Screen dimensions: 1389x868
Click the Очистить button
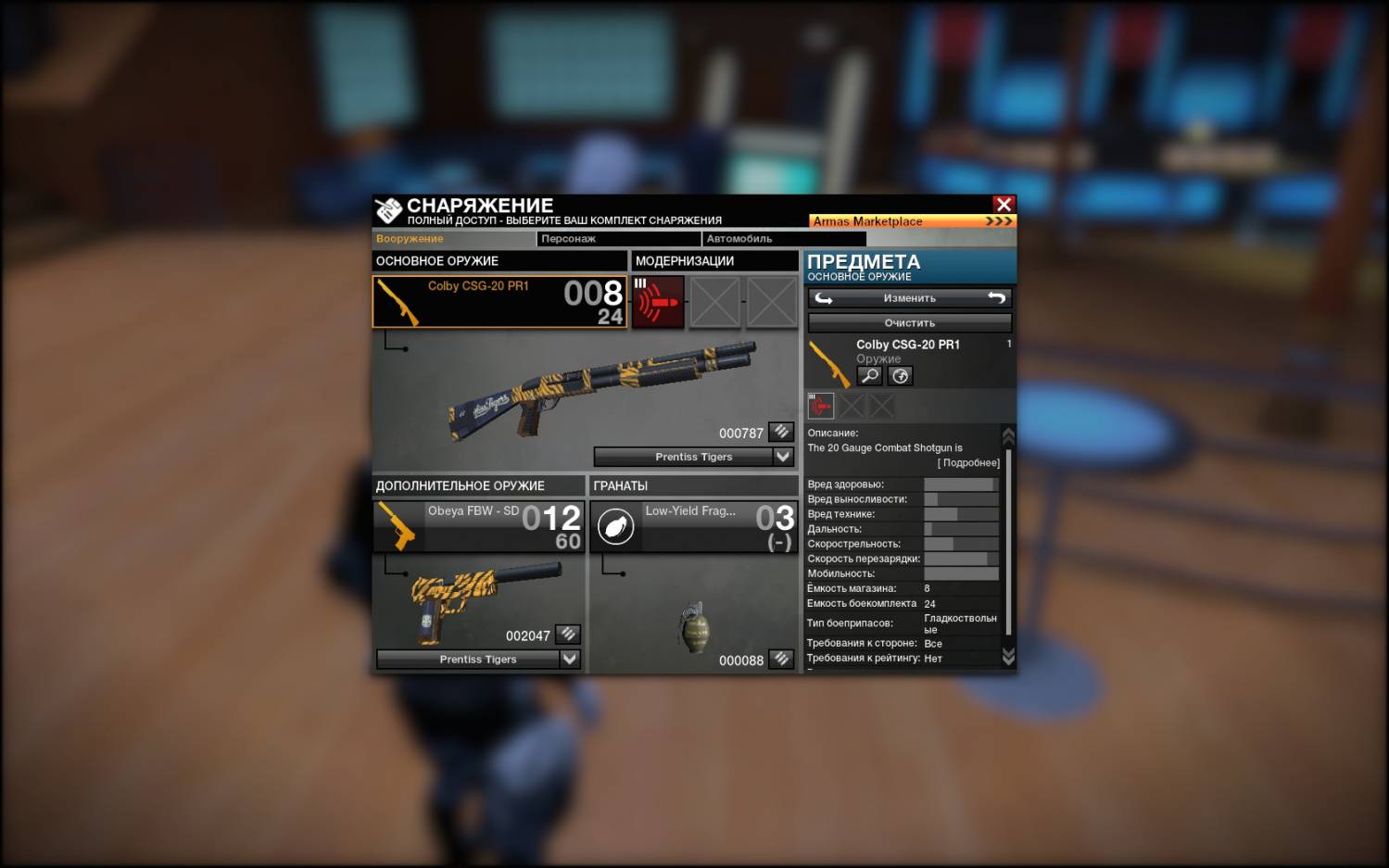[x=909, y=322]
